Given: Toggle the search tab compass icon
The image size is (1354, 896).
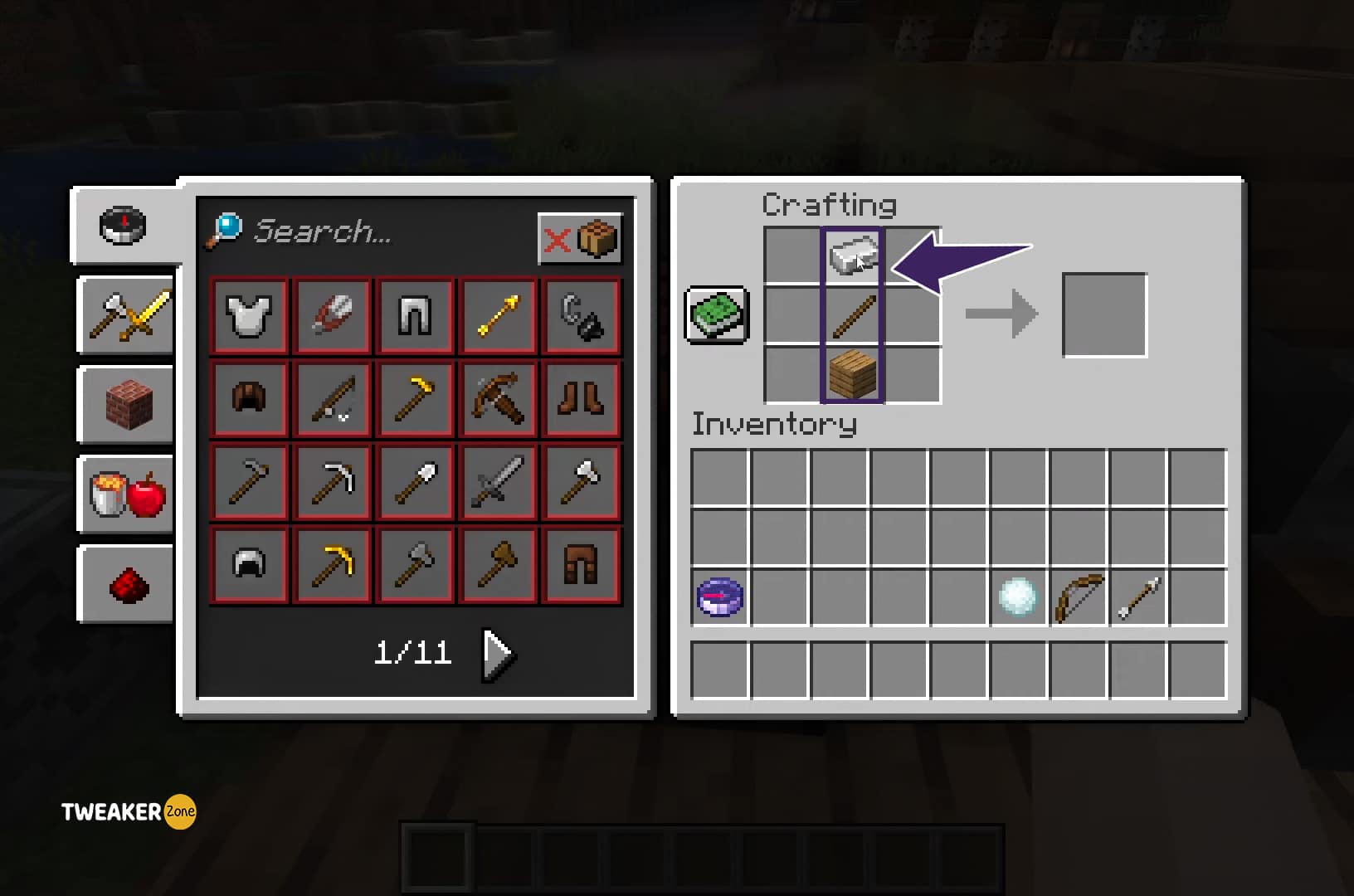Looking at the screenshot, I should tap(123, 224).
